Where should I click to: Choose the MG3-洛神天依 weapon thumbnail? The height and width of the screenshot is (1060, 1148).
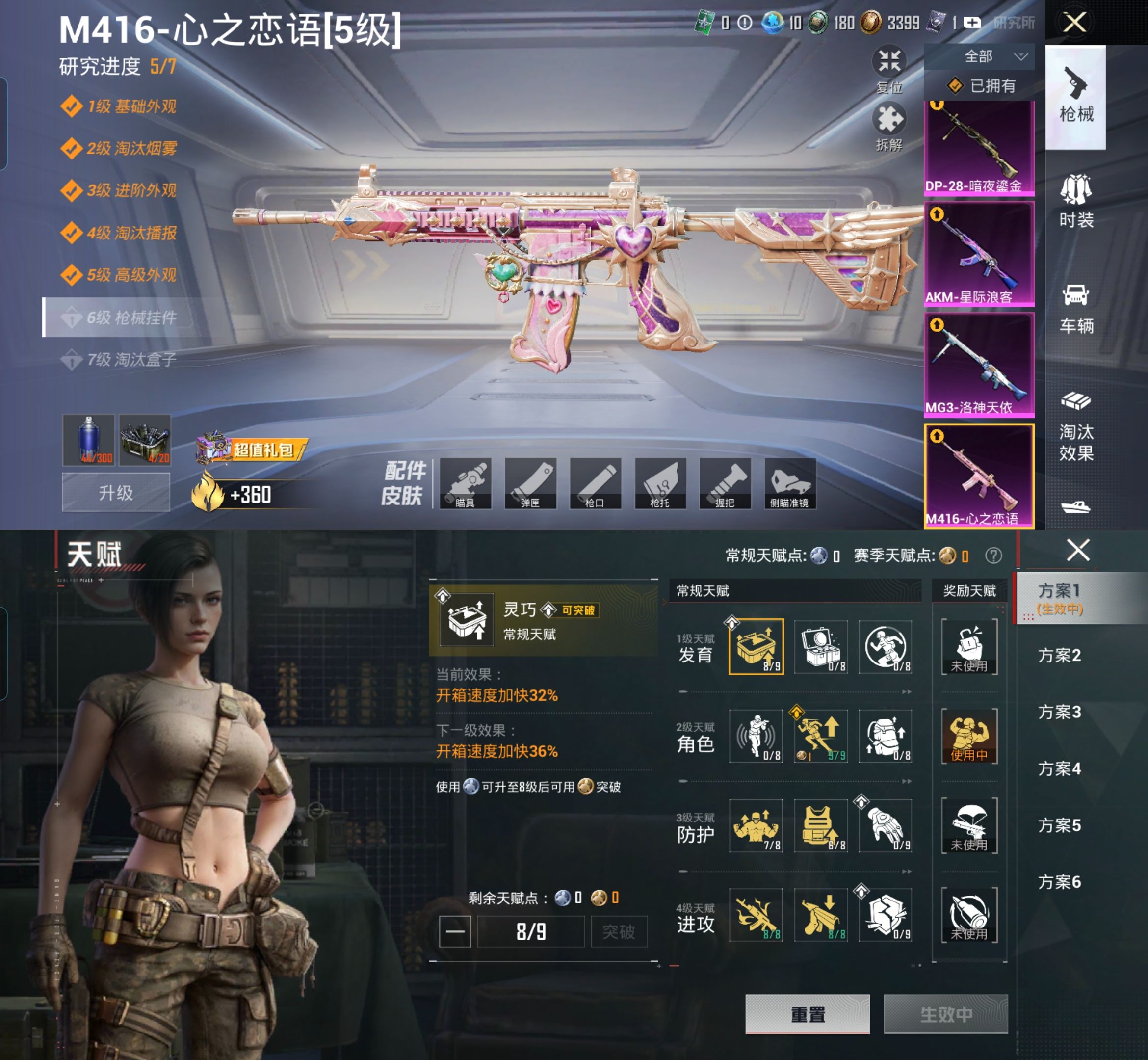(x=979, y=364)
